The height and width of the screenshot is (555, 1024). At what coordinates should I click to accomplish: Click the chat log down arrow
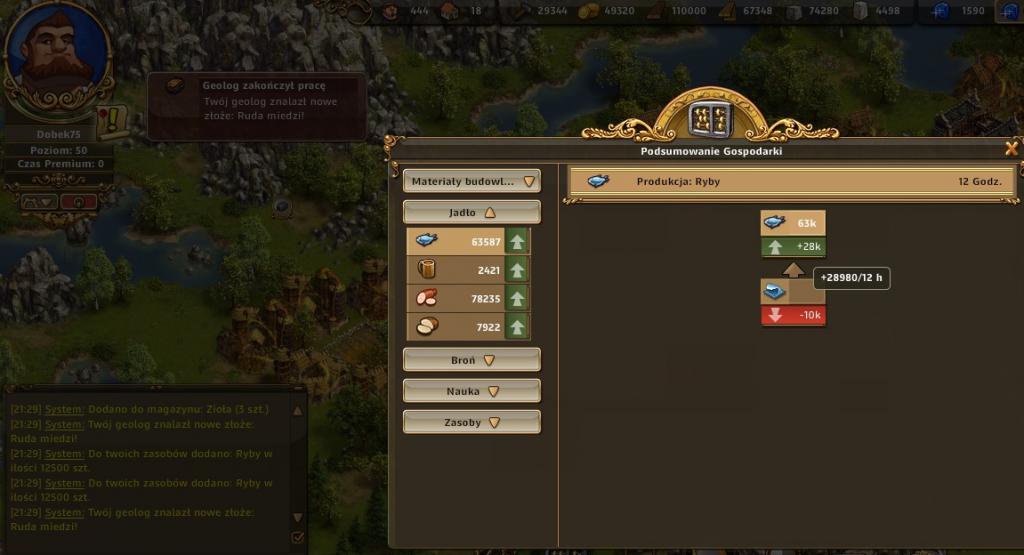(297, 517)
